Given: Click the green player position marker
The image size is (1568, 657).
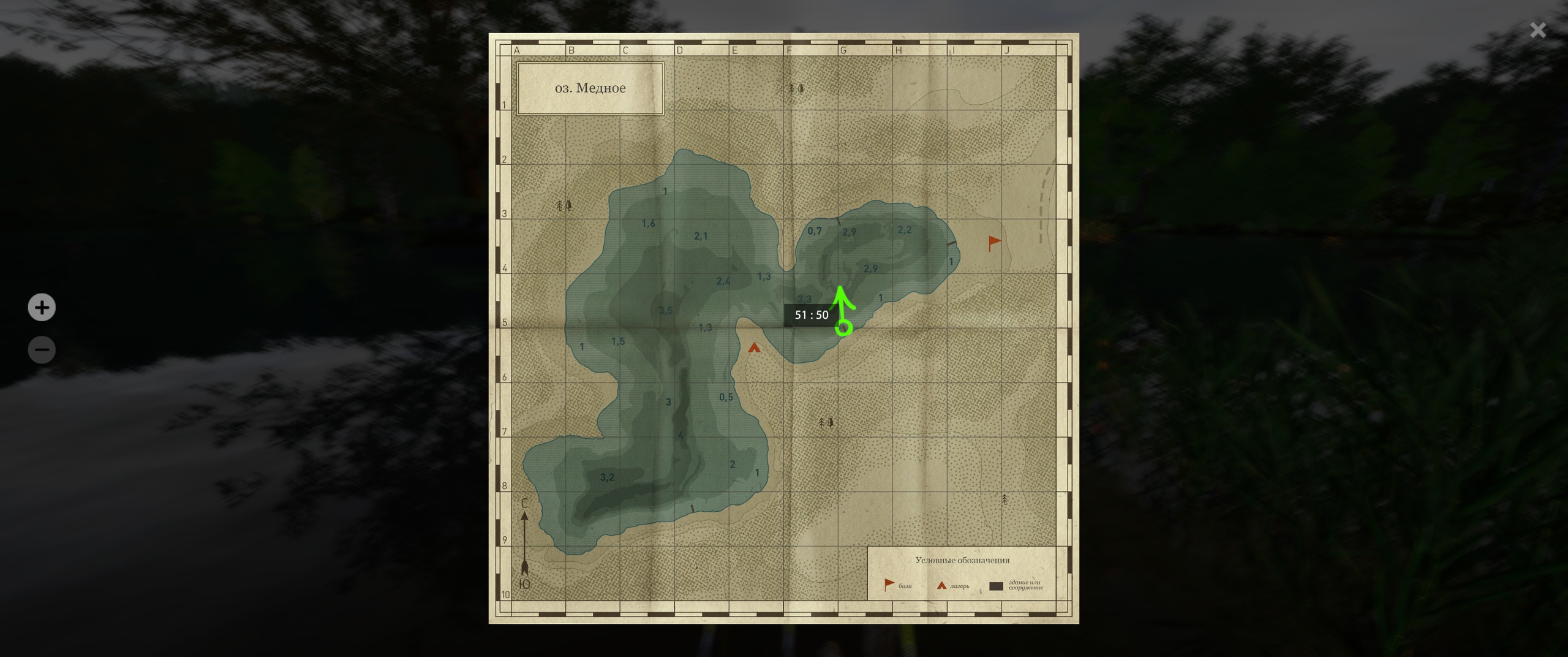Looking at the screenshot, I should tap(844, 328).
